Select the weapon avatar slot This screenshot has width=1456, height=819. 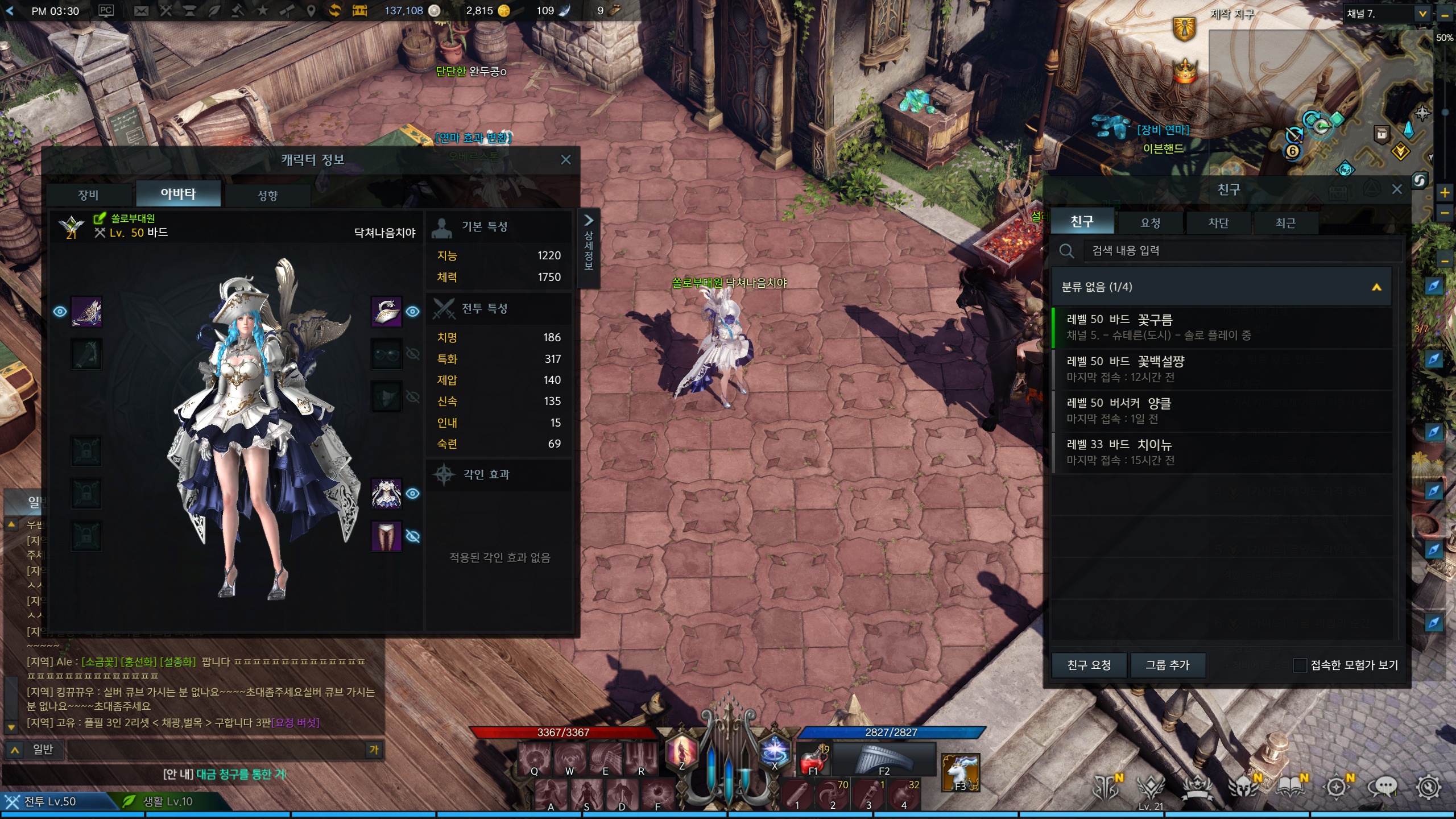(86, 312)
